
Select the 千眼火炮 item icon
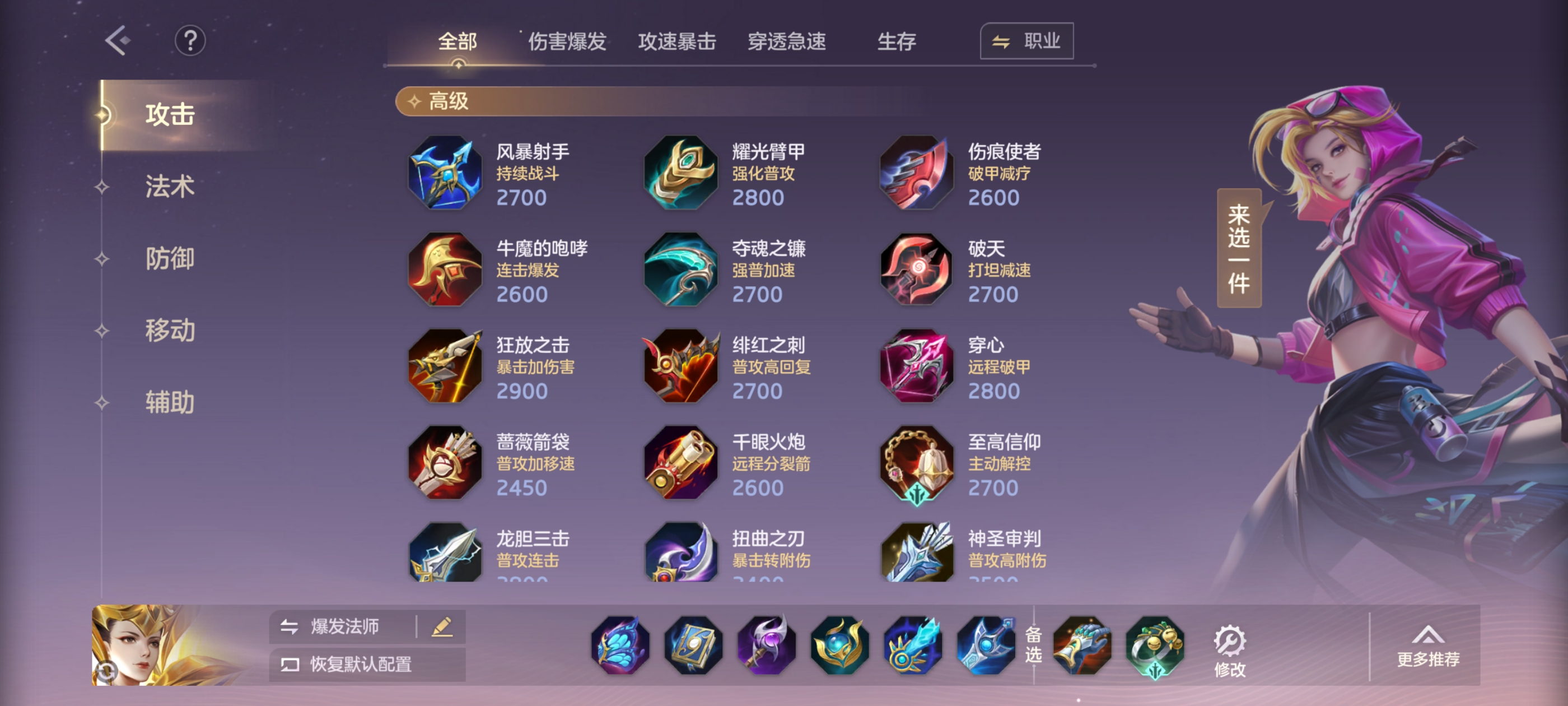[x=680, y=464]
